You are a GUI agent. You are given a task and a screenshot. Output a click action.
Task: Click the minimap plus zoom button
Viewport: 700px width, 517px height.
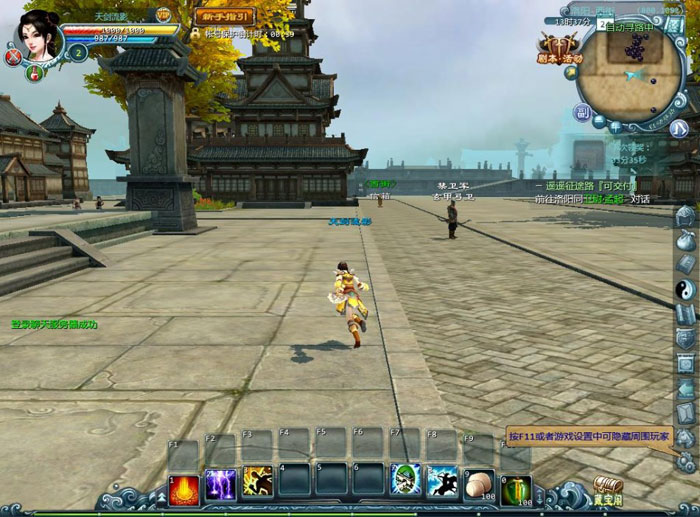click(616, 127)
